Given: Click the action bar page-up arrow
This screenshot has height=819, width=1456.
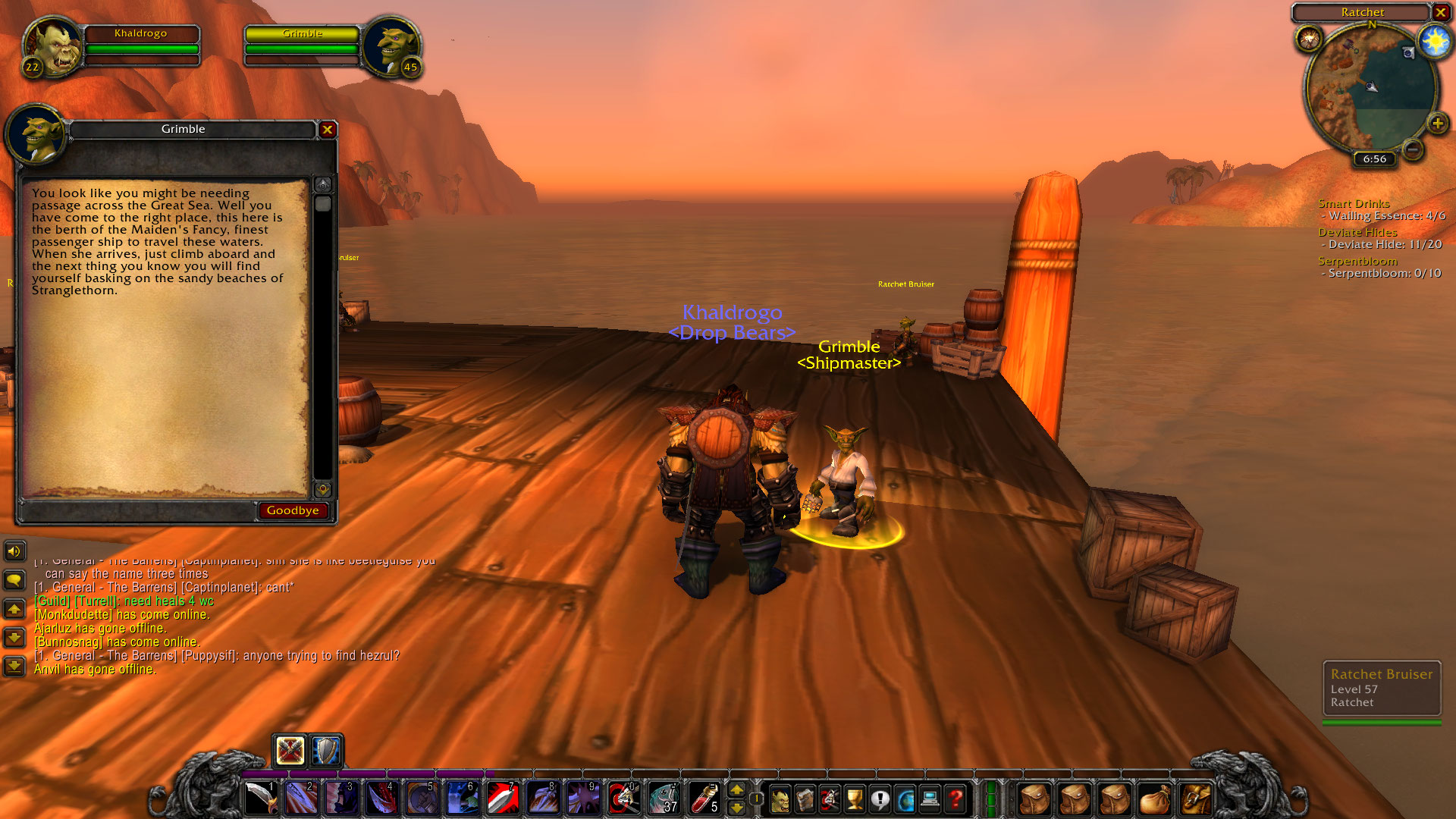Looking at the screenshot, I should (x=736, y=789).
